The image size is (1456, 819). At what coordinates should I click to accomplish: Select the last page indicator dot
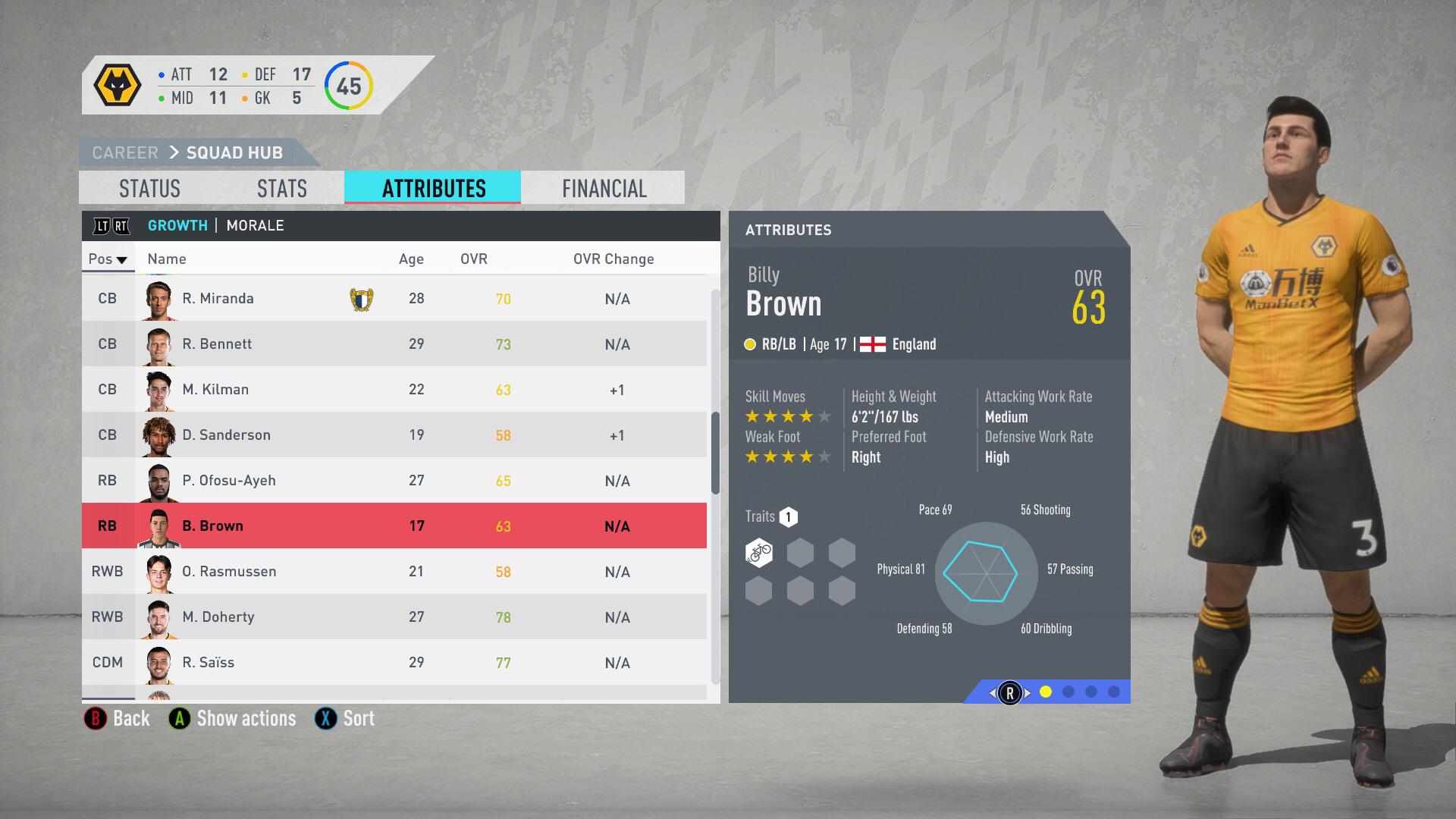(x=1113, y=692)
